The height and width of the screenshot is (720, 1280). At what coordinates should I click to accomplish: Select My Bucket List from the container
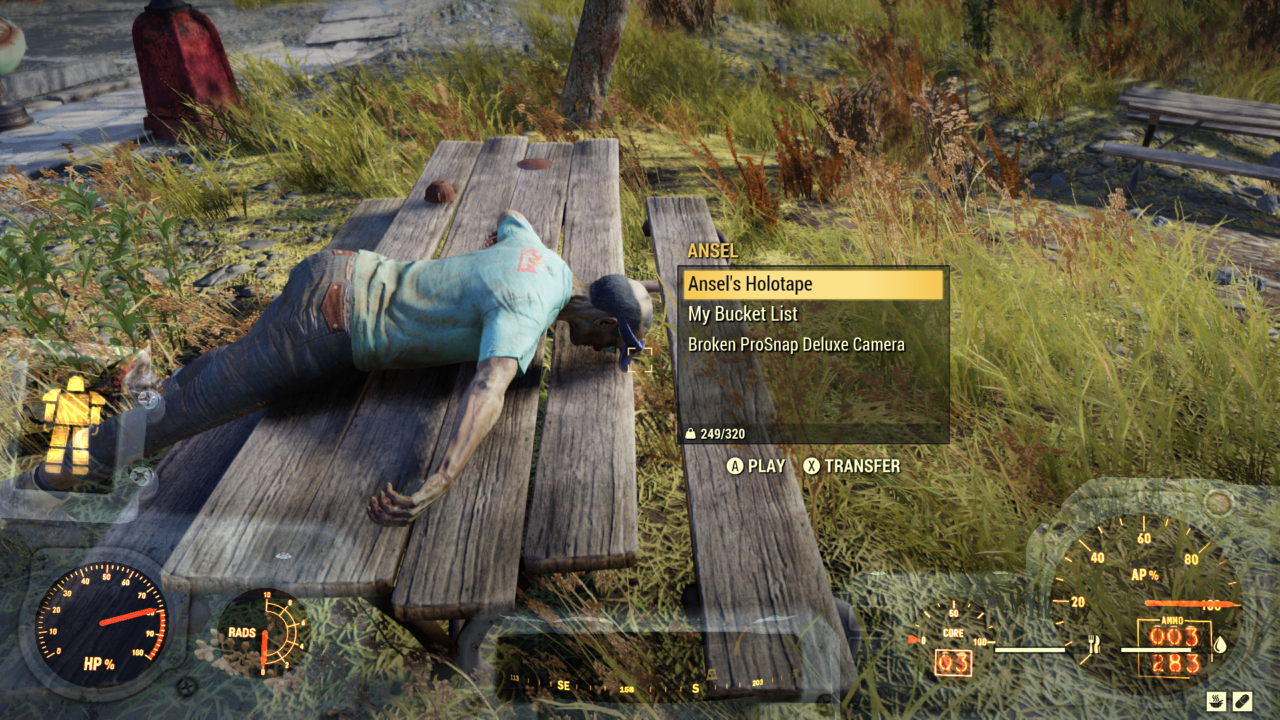tap(741, 314)
